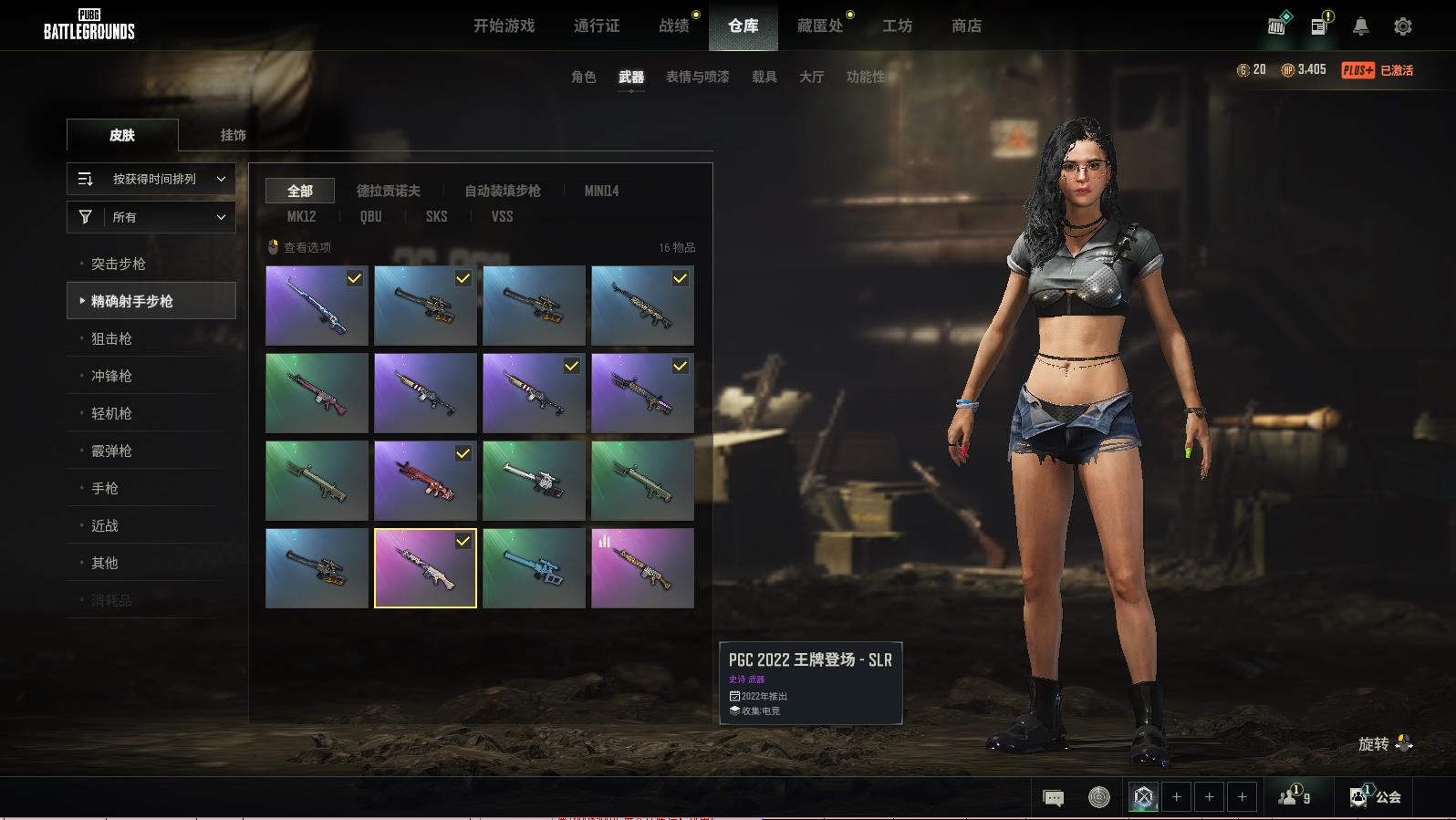This screenshot has width=1456, height=820.
Task: Open the 所有 filter dropdown
Action: 151,217
